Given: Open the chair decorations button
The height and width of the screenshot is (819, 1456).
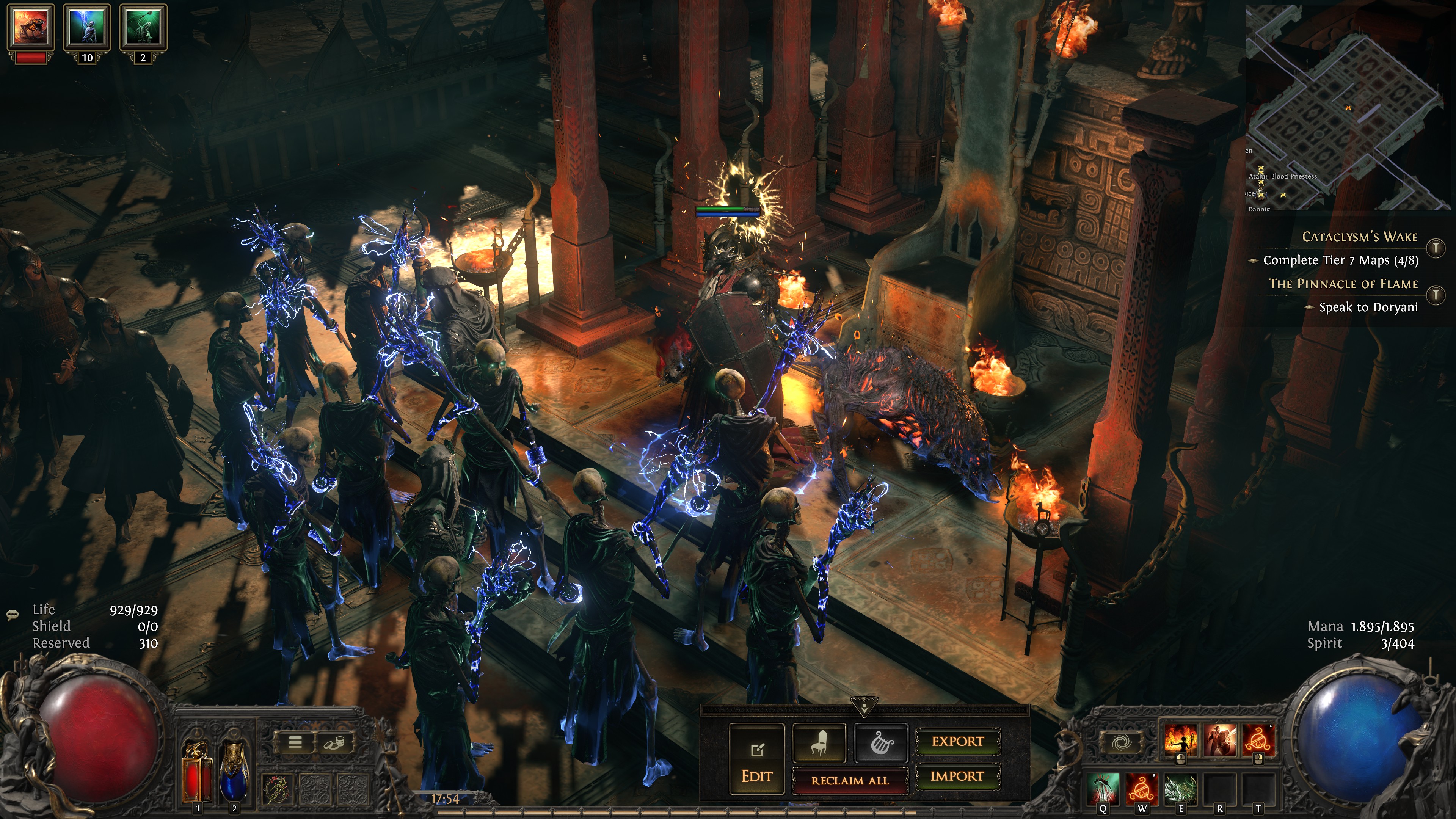Looking at the screenshot, I should pos(819,742).
